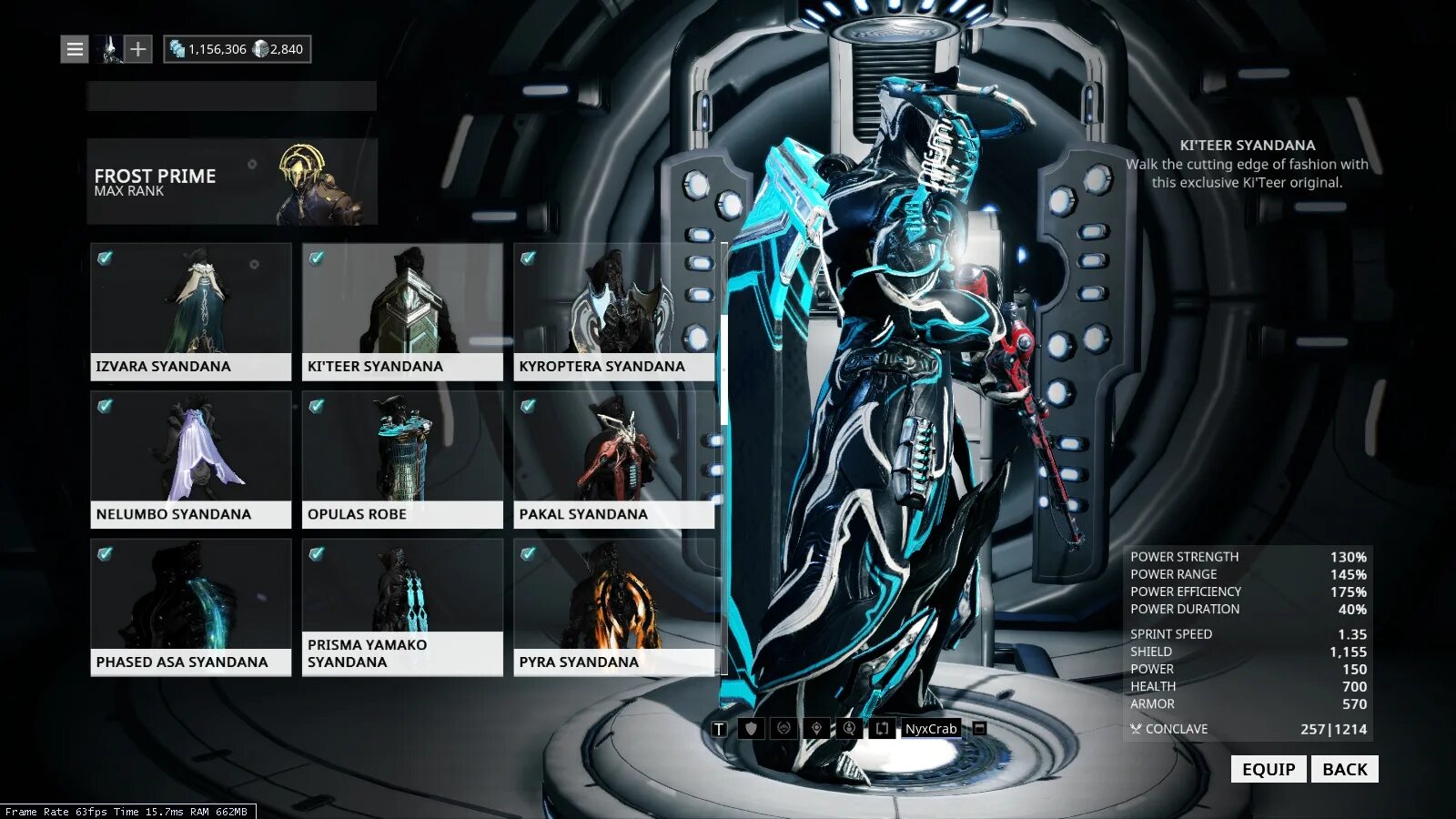The height and width of the screenshot is (819, 1456).
Task: Select the Pakal Syandana tile
Action: point(613,460)
